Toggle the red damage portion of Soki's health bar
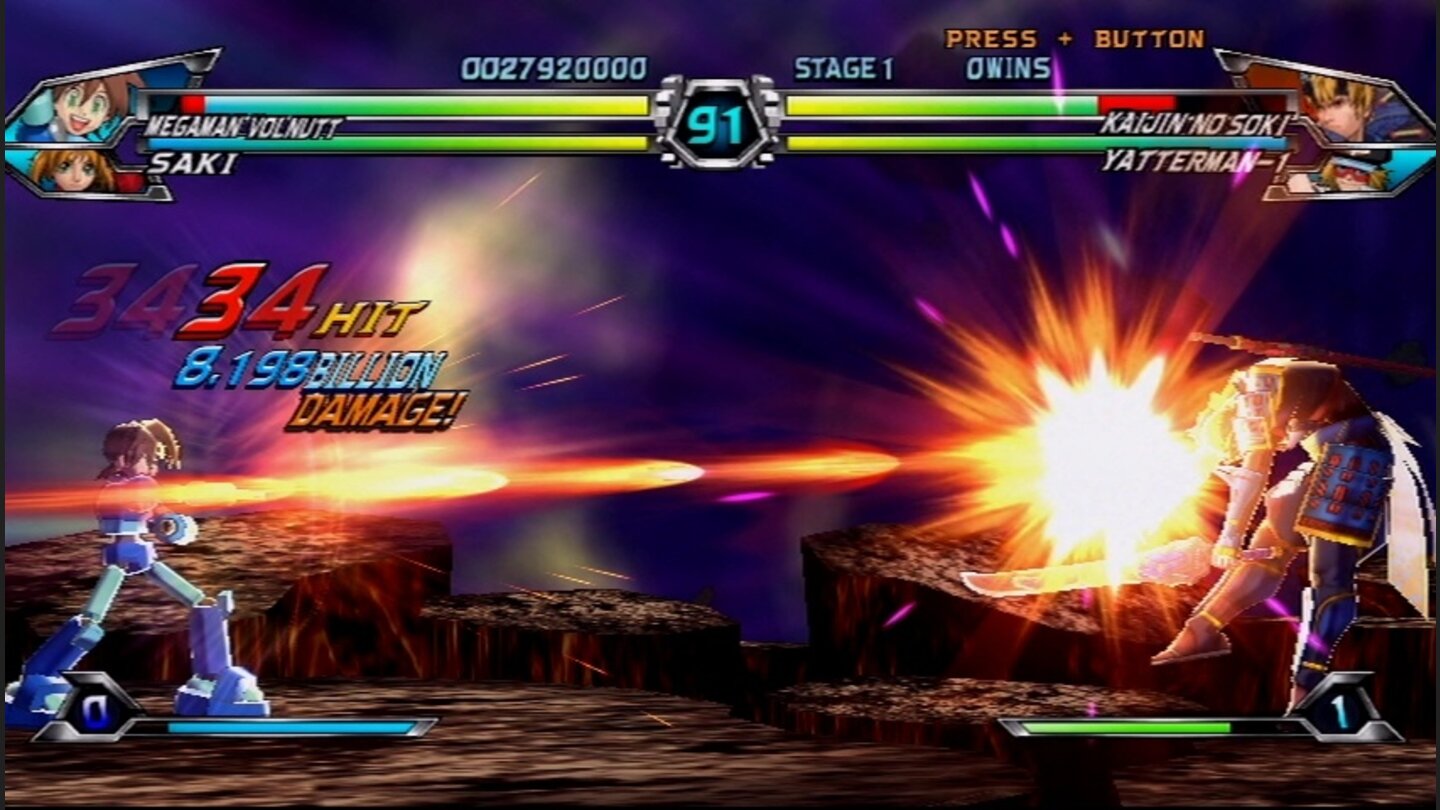 [1135, 102]
